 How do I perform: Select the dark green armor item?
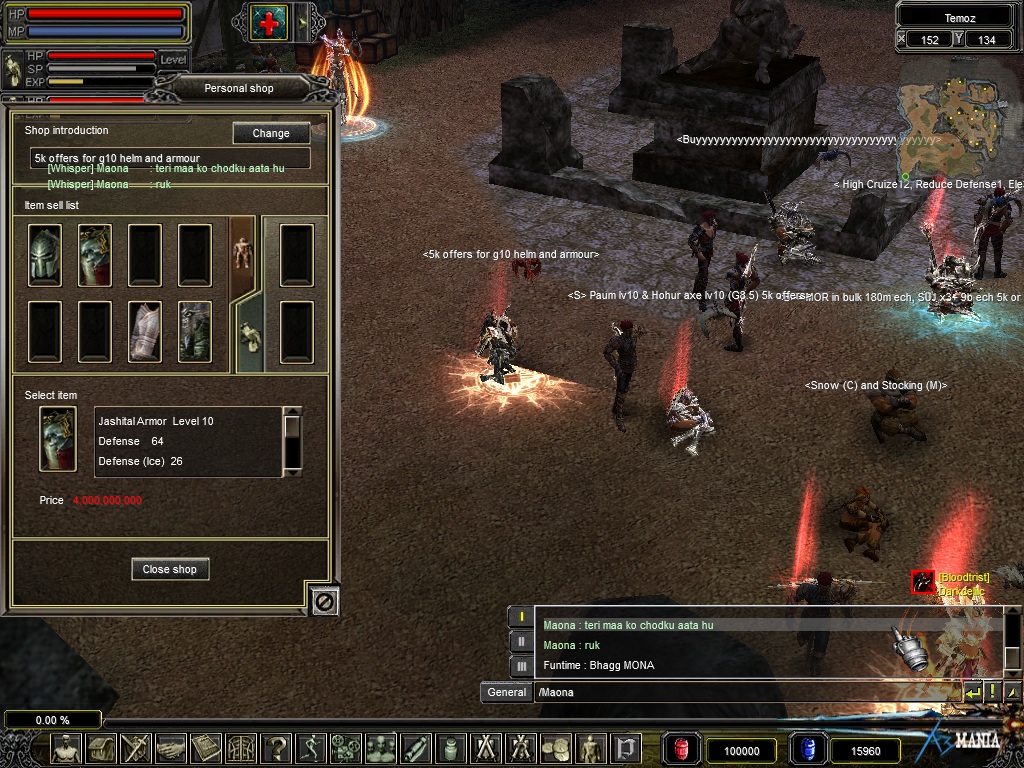195,331
